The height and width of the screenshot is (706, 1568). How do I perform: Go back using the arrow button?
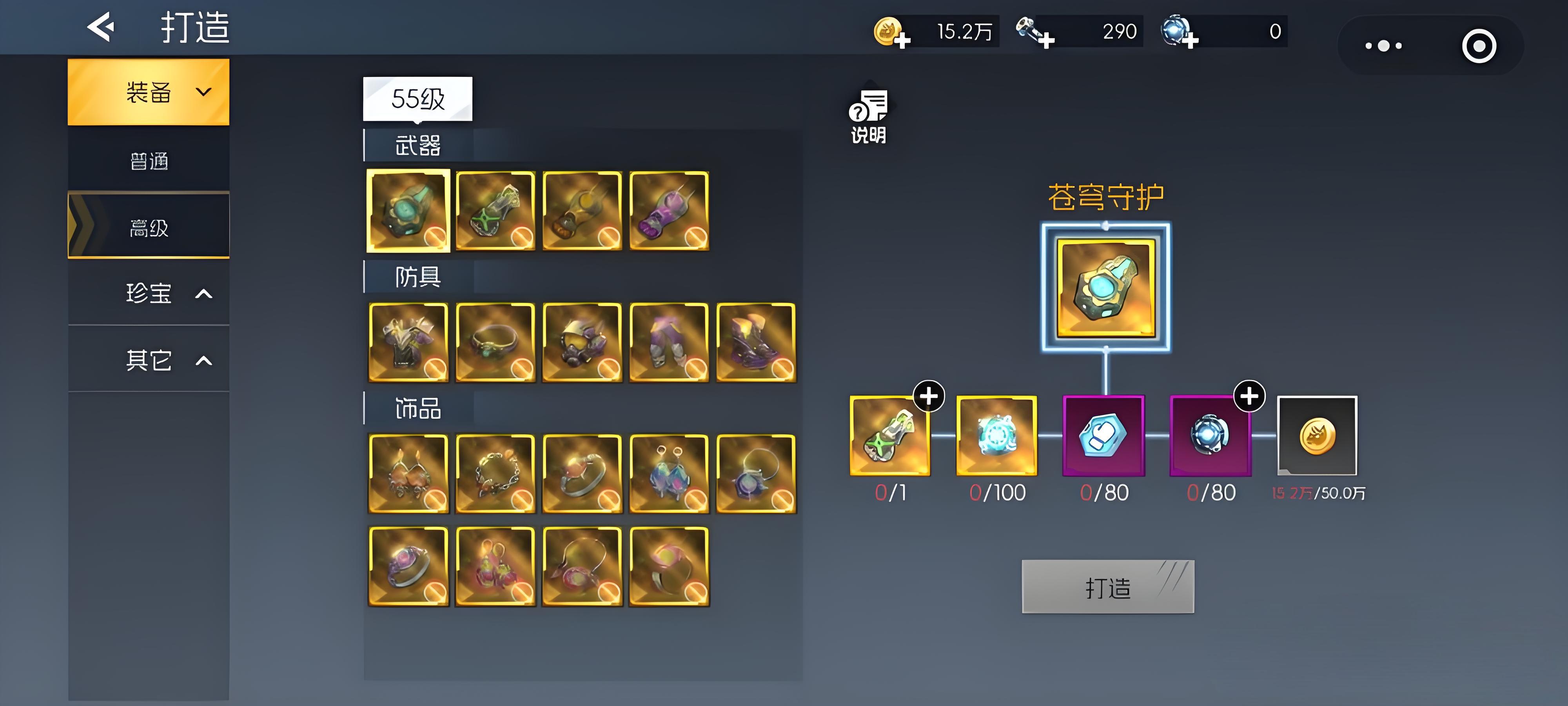(101, 27)
